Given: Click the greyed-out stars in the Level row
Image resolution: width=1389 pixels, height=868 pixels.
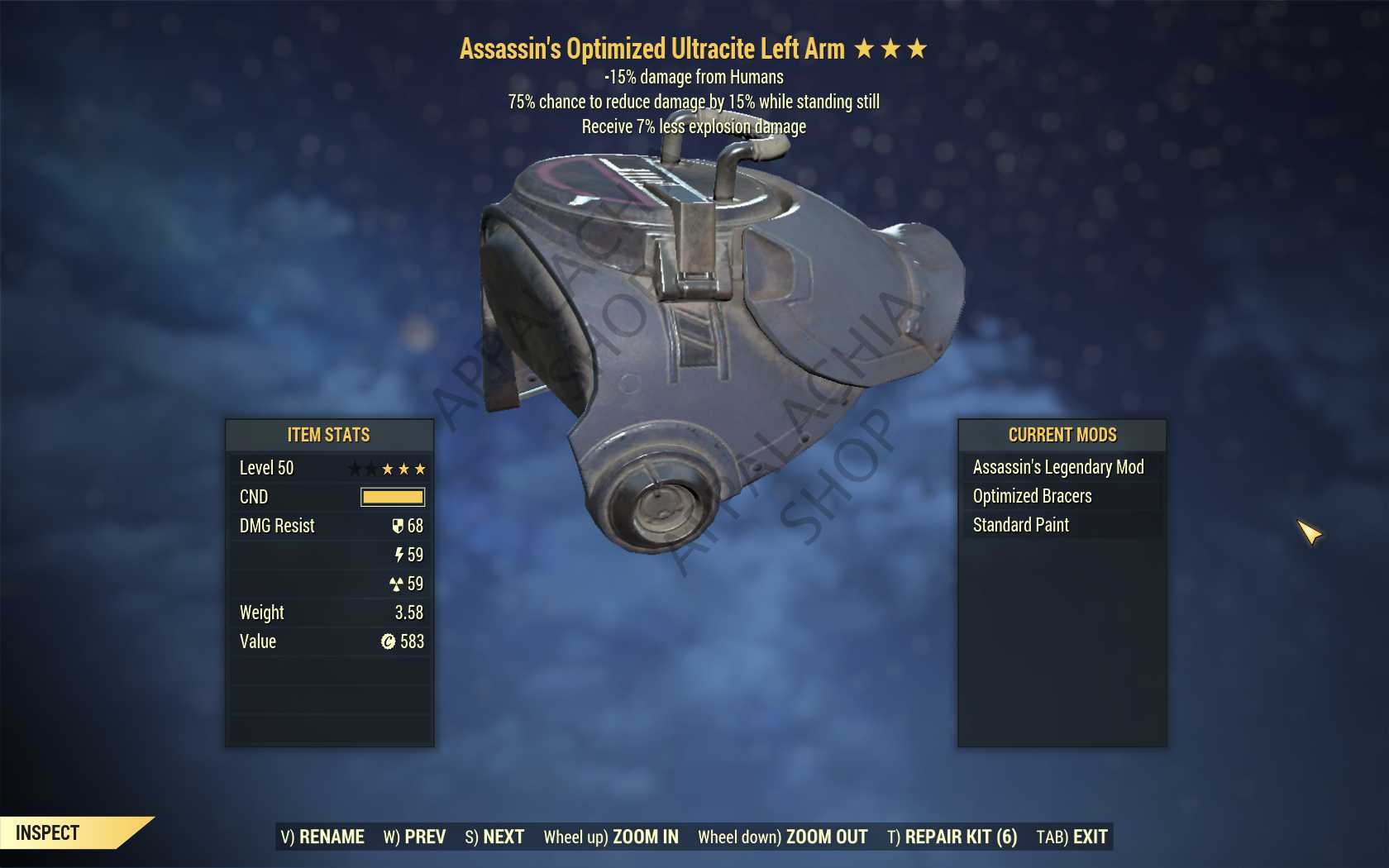Looking at the screenshot, I should [x=360, y=468].
